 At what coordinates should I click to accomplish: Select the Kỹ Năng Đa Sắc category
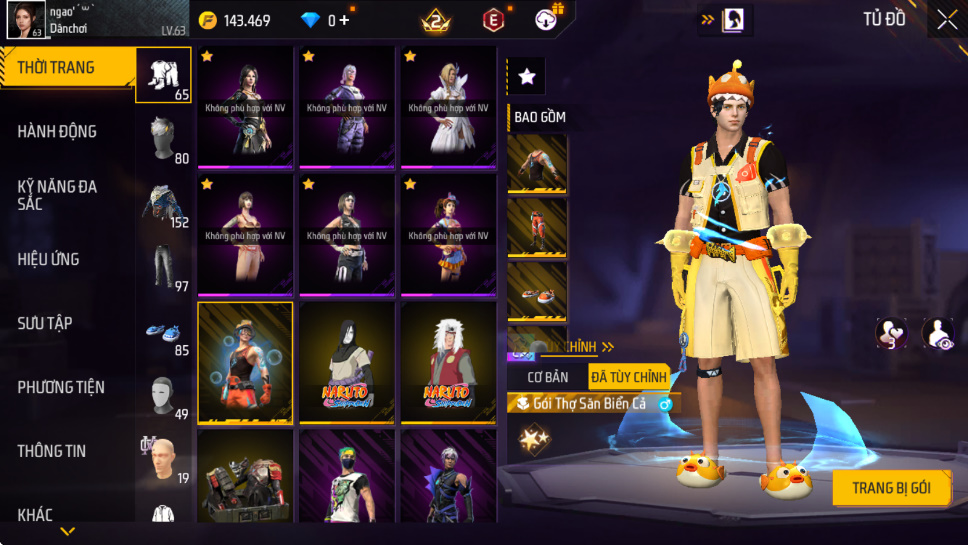[57, 195]
